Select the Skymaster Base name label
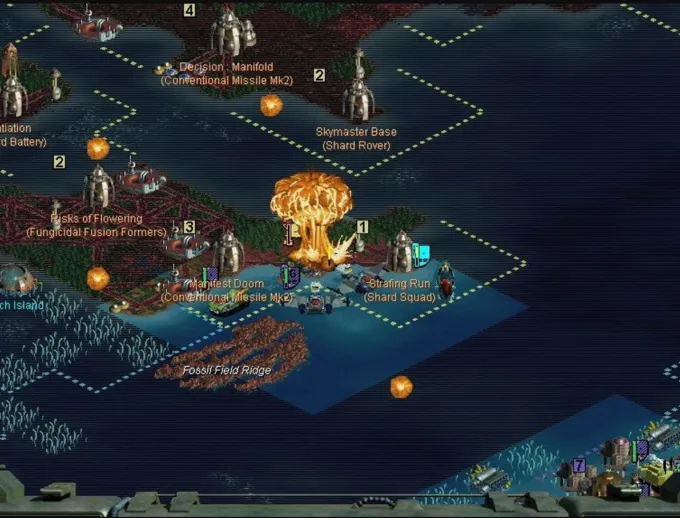Screen dimensions: 680x518 [x=356, y=132]
